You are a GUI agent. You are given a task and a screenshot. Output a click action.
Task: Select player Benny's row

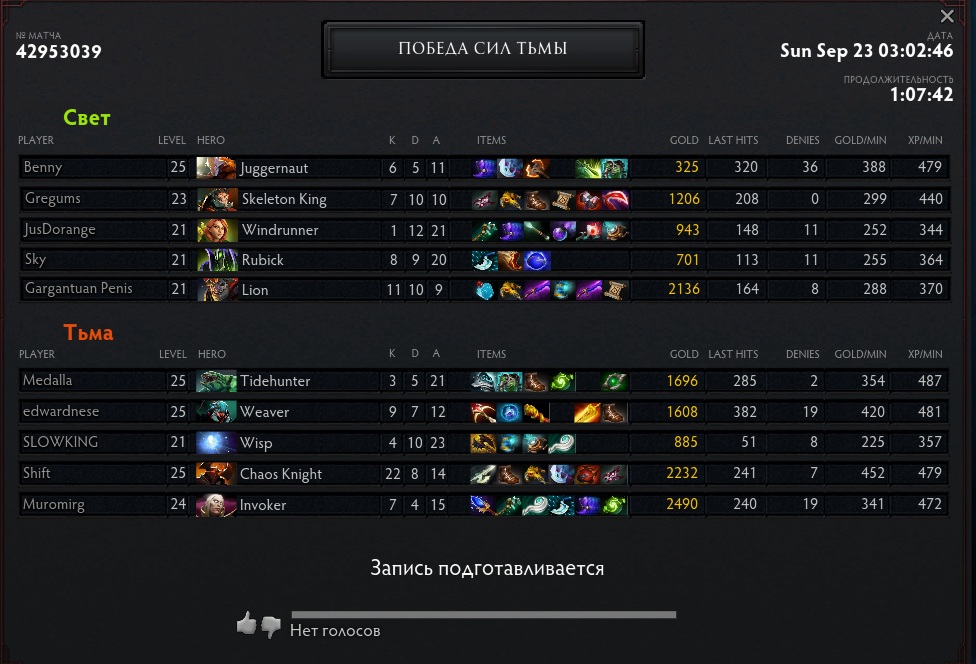point(42,168)
